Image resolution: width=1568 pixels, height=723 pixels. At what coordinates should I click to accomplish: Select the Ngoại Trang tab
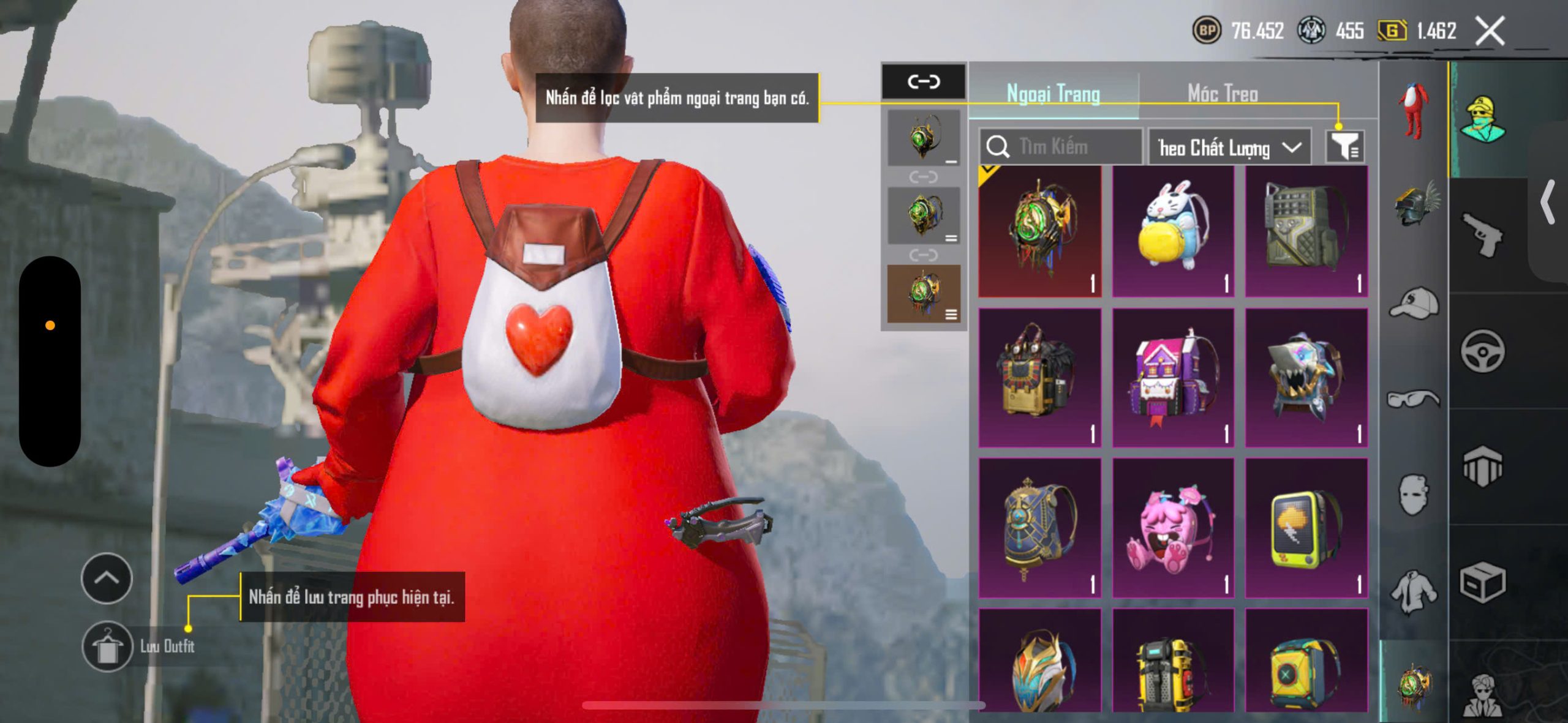[x=1053, y=94]
